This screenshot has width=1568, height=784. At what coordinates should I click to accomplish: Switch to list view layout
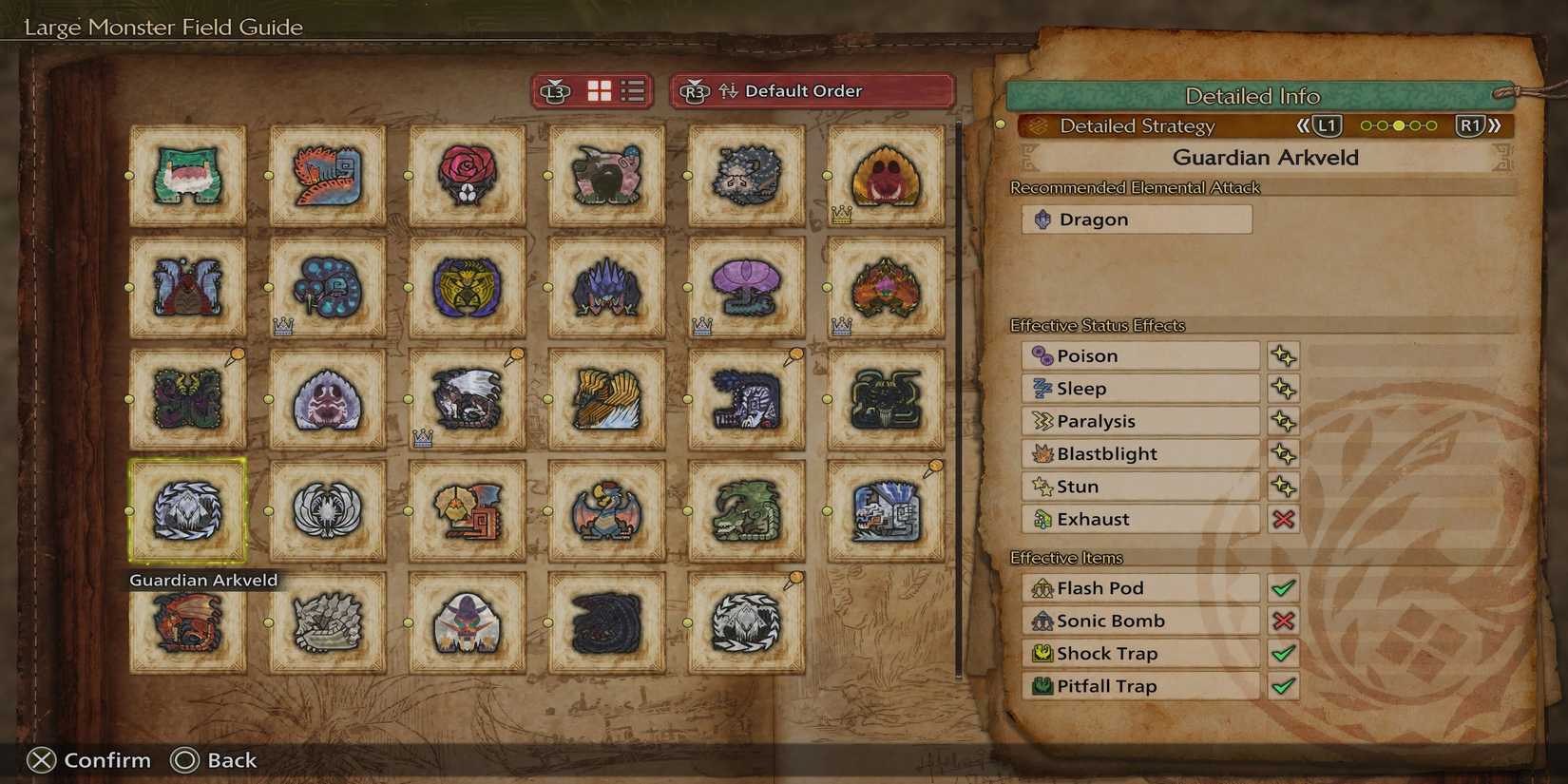630,90
